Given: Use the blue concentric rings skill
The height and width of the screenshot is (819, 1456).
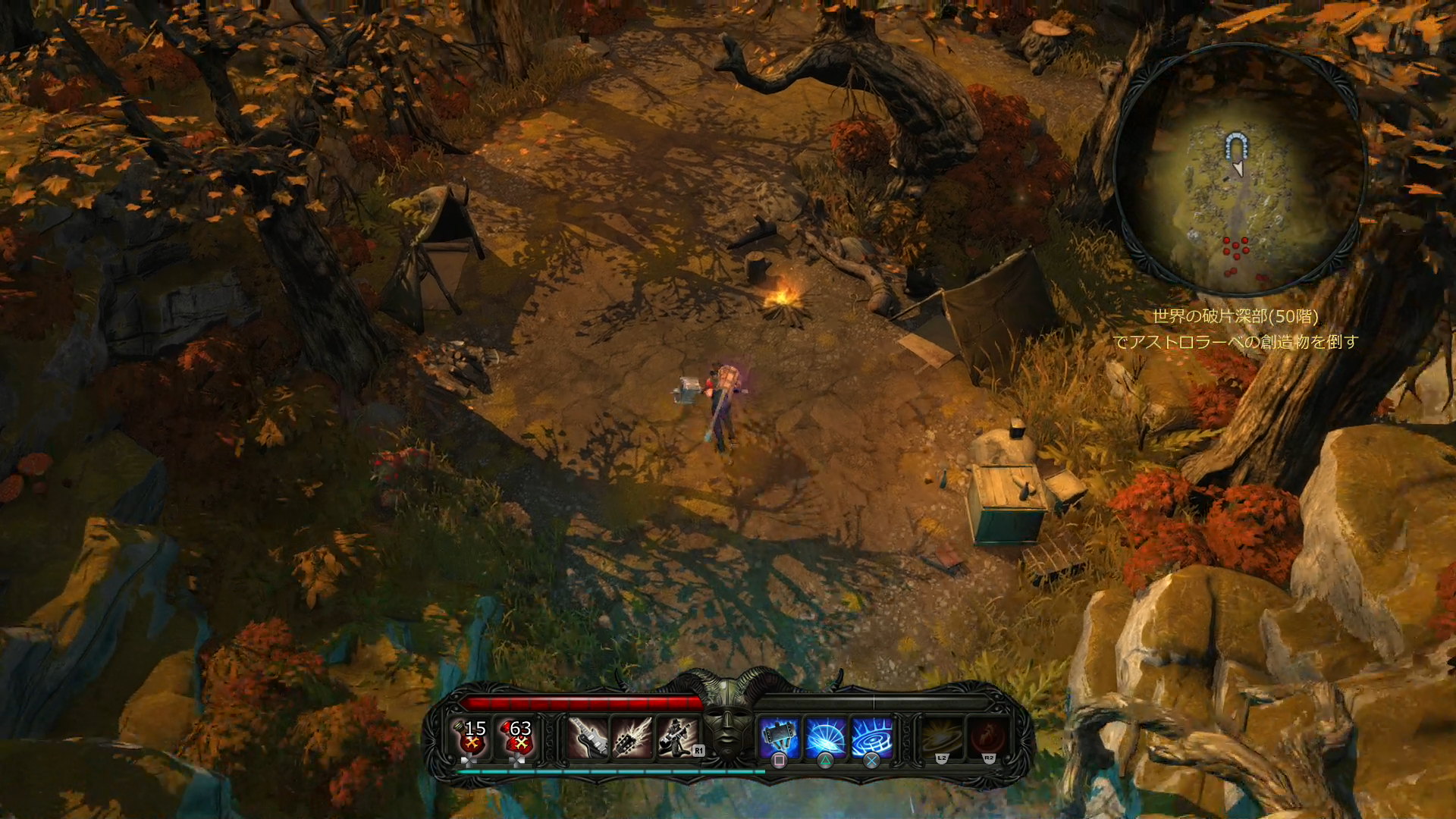Looking at the screenshot, I should click(x=872, y=737).
